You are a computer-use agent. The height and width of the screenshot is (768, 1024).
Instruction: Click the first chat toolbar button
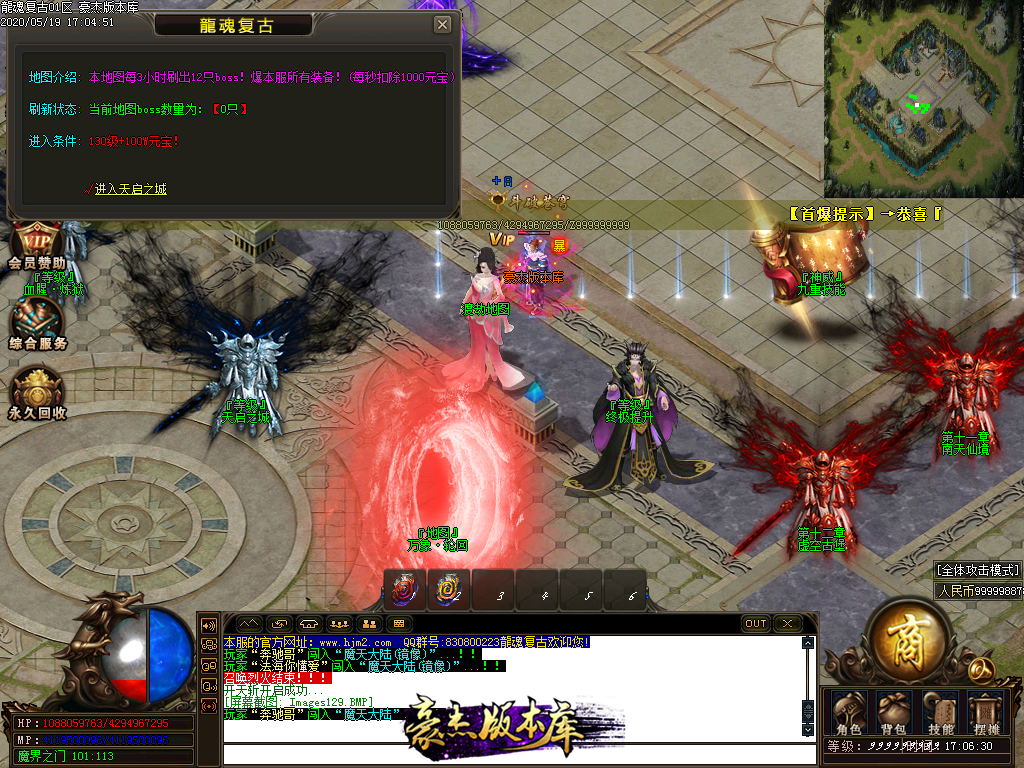(x=247, y=624)
